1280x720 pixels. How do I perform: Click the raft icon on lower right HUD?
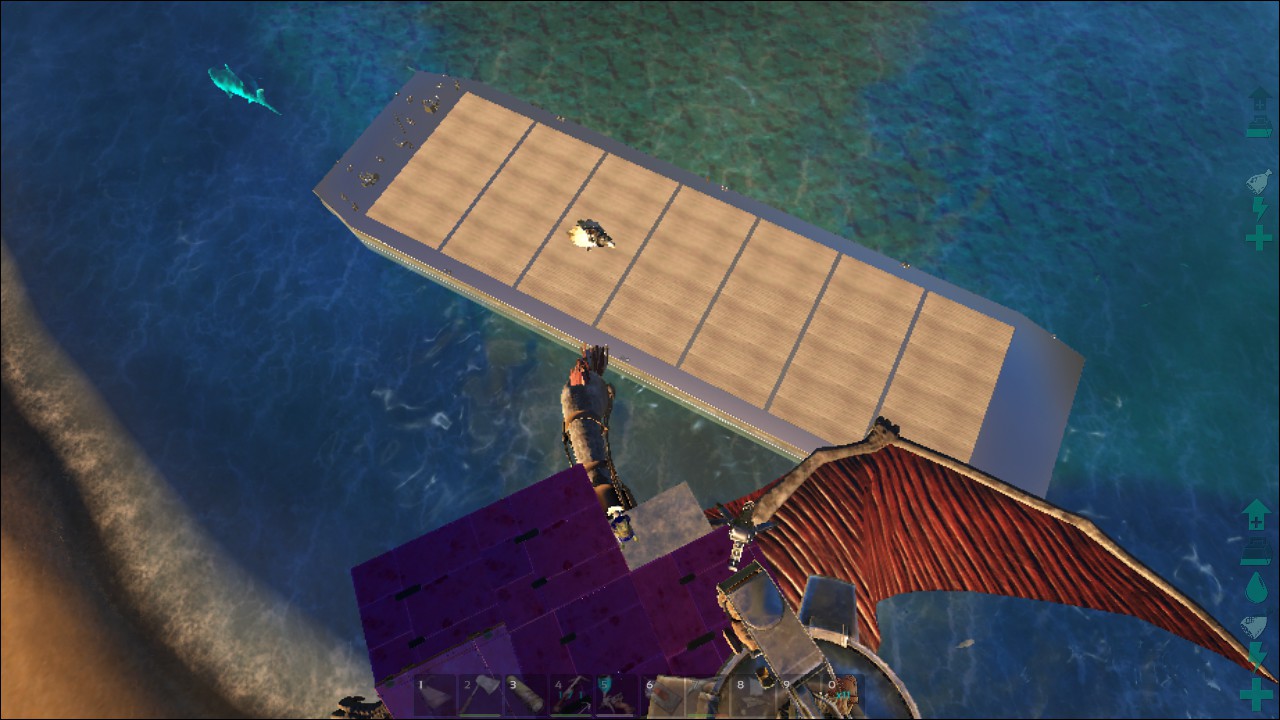(1256, 552)
